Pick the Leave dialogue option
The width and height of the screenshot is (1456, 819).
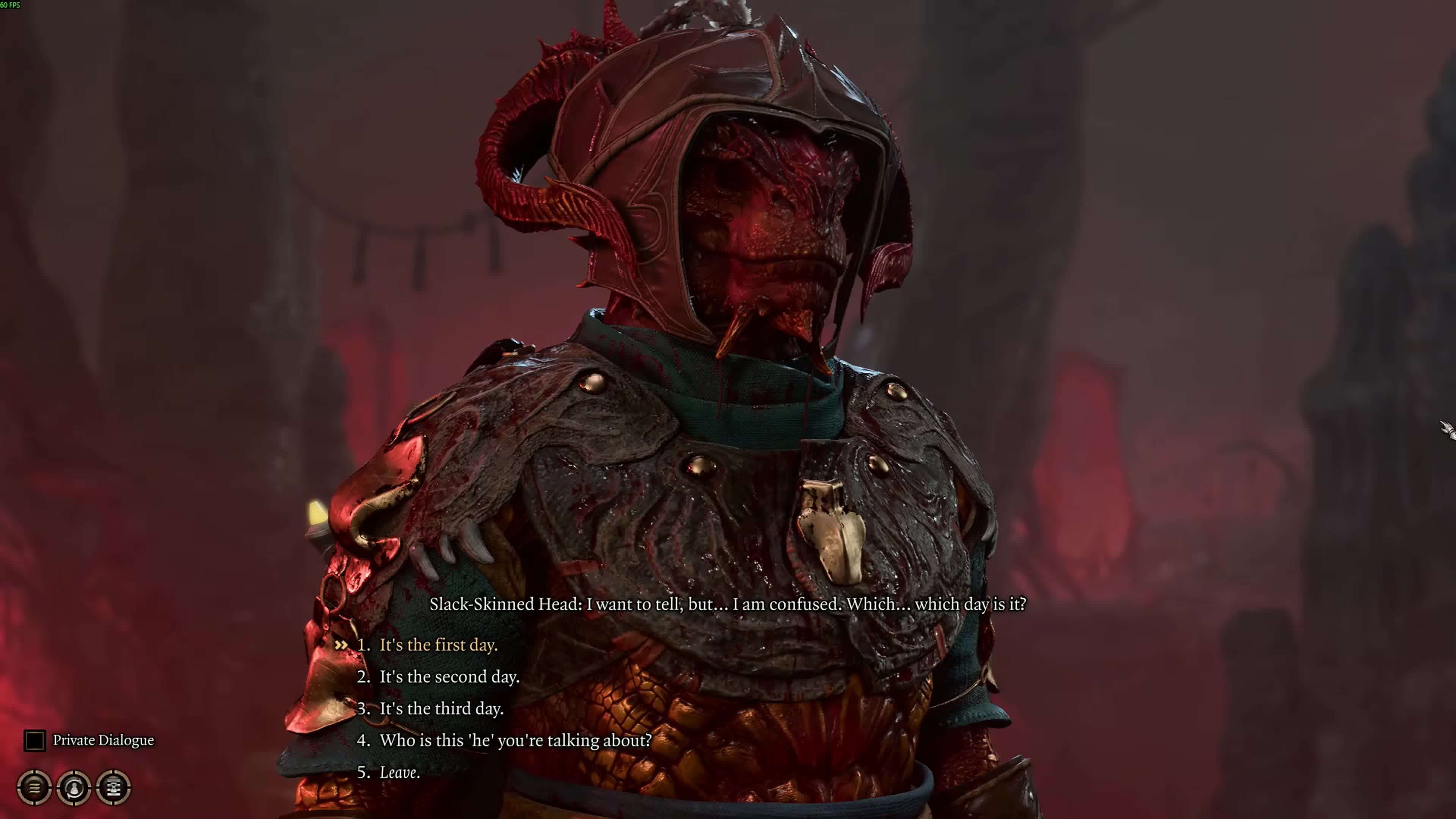[399, 772]
